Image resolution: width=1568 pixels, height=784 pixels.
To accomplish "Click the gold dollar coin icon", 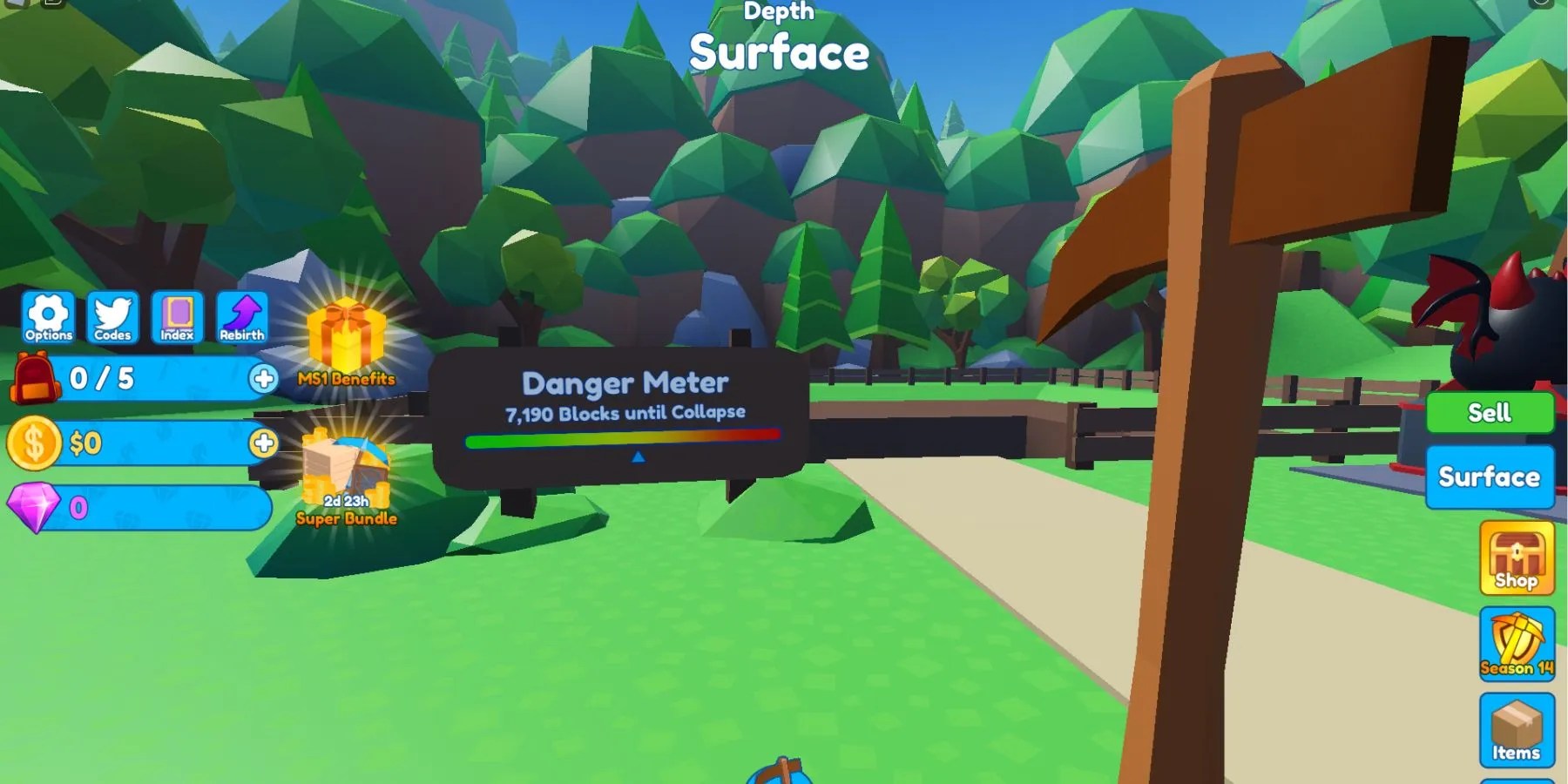I will tap(33, 443).
